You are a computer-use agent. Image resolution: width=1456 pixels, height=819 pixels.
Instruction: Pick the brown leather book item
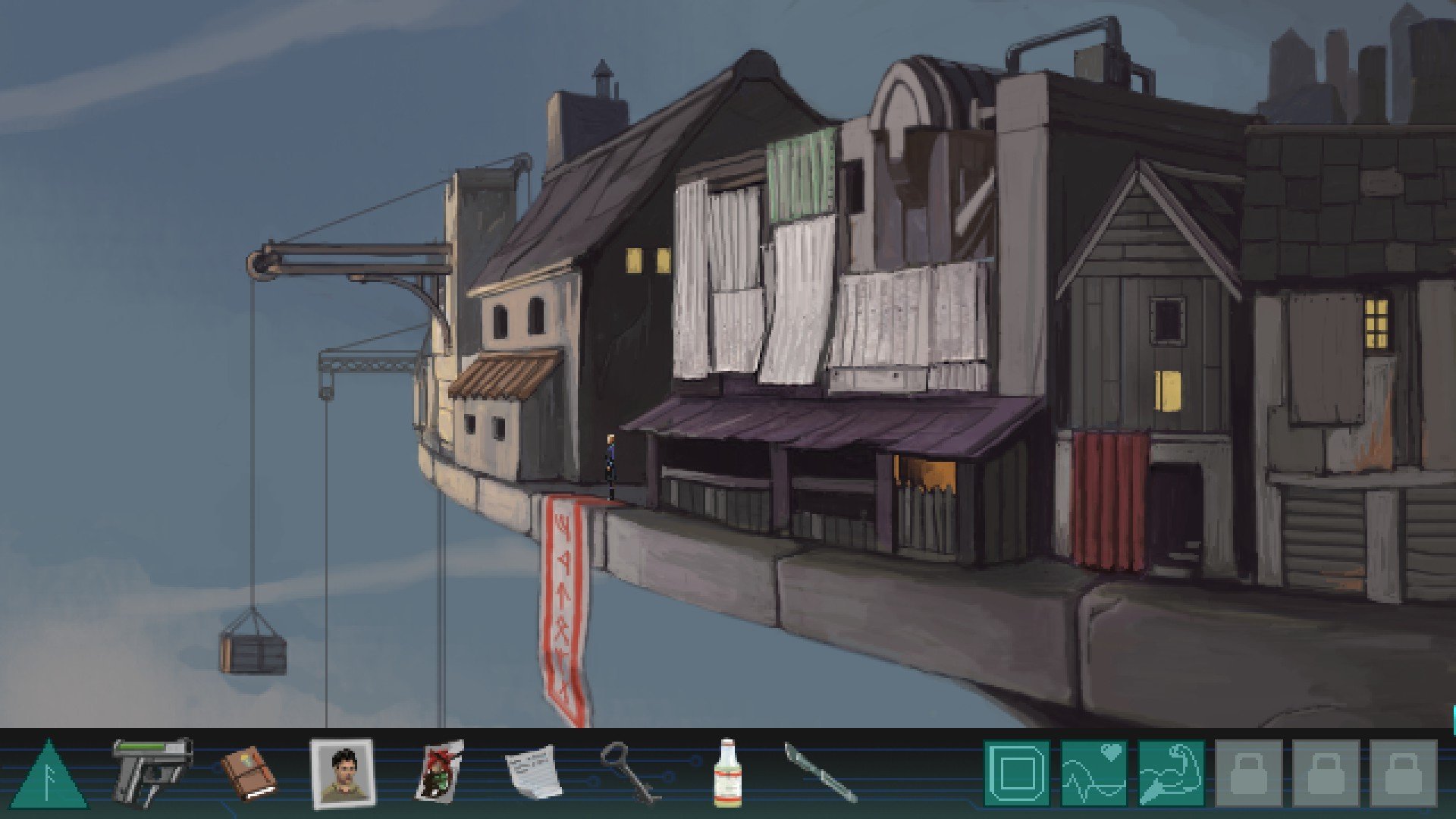click(249, 773)
